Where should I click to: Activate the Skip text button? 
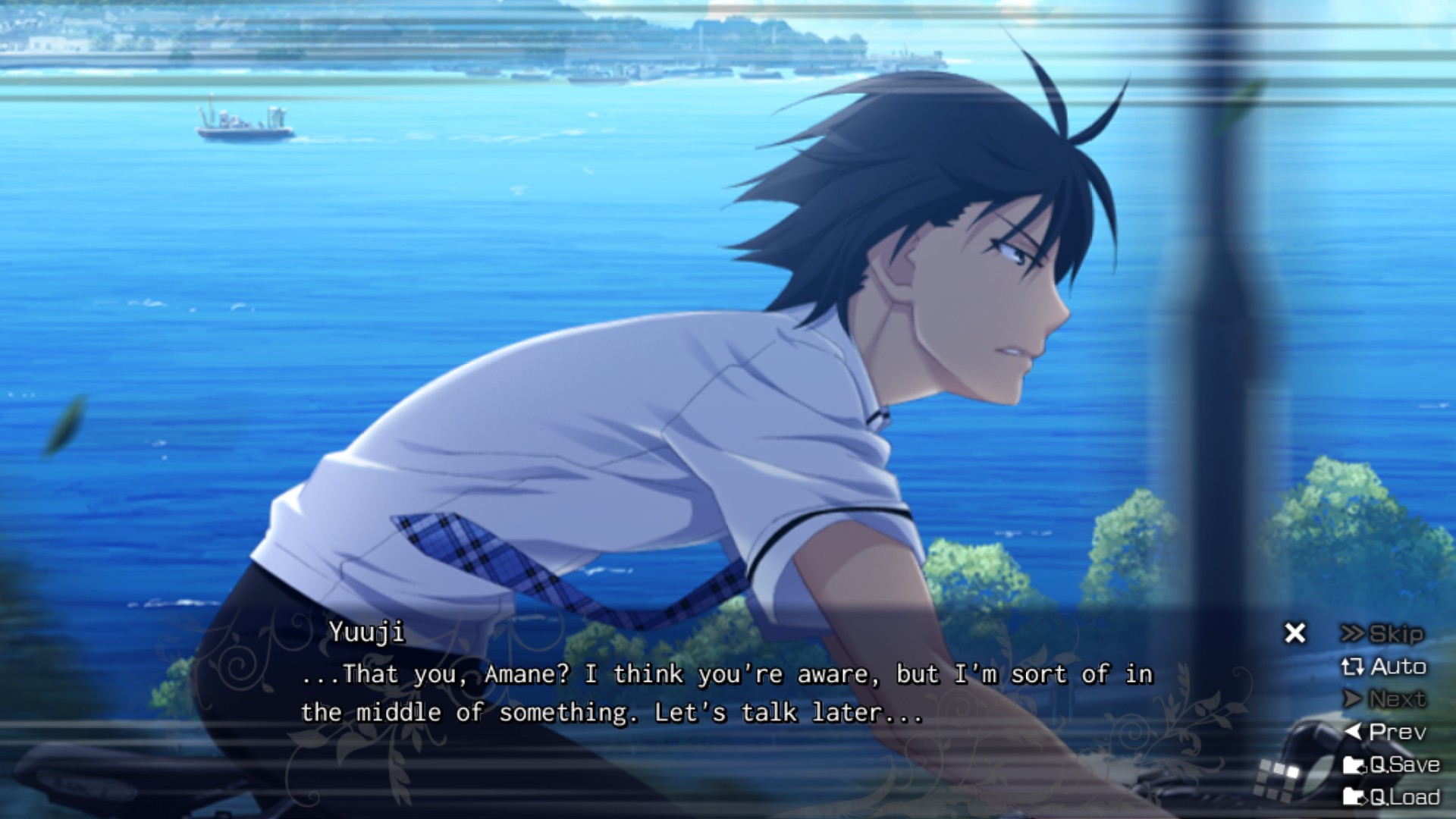(x=1382, y=634)
